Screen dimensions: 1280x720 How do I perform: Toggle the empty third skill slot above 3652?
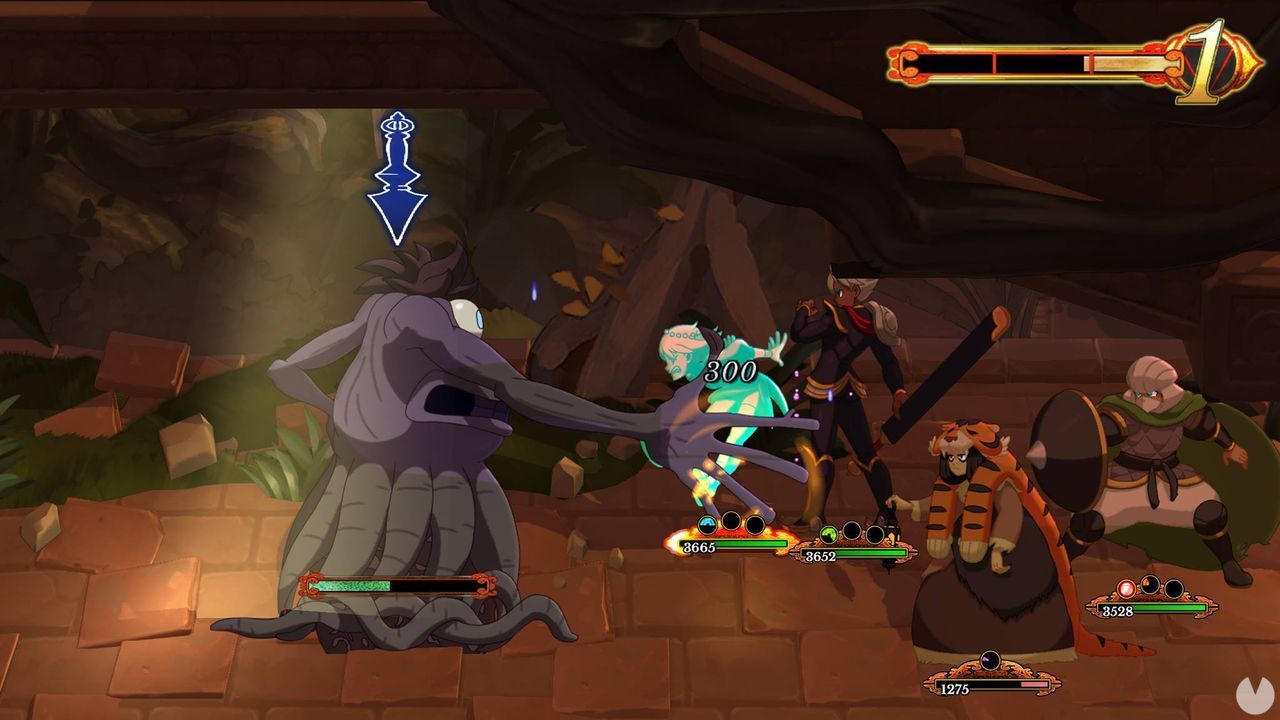click(x=877, y=534)
